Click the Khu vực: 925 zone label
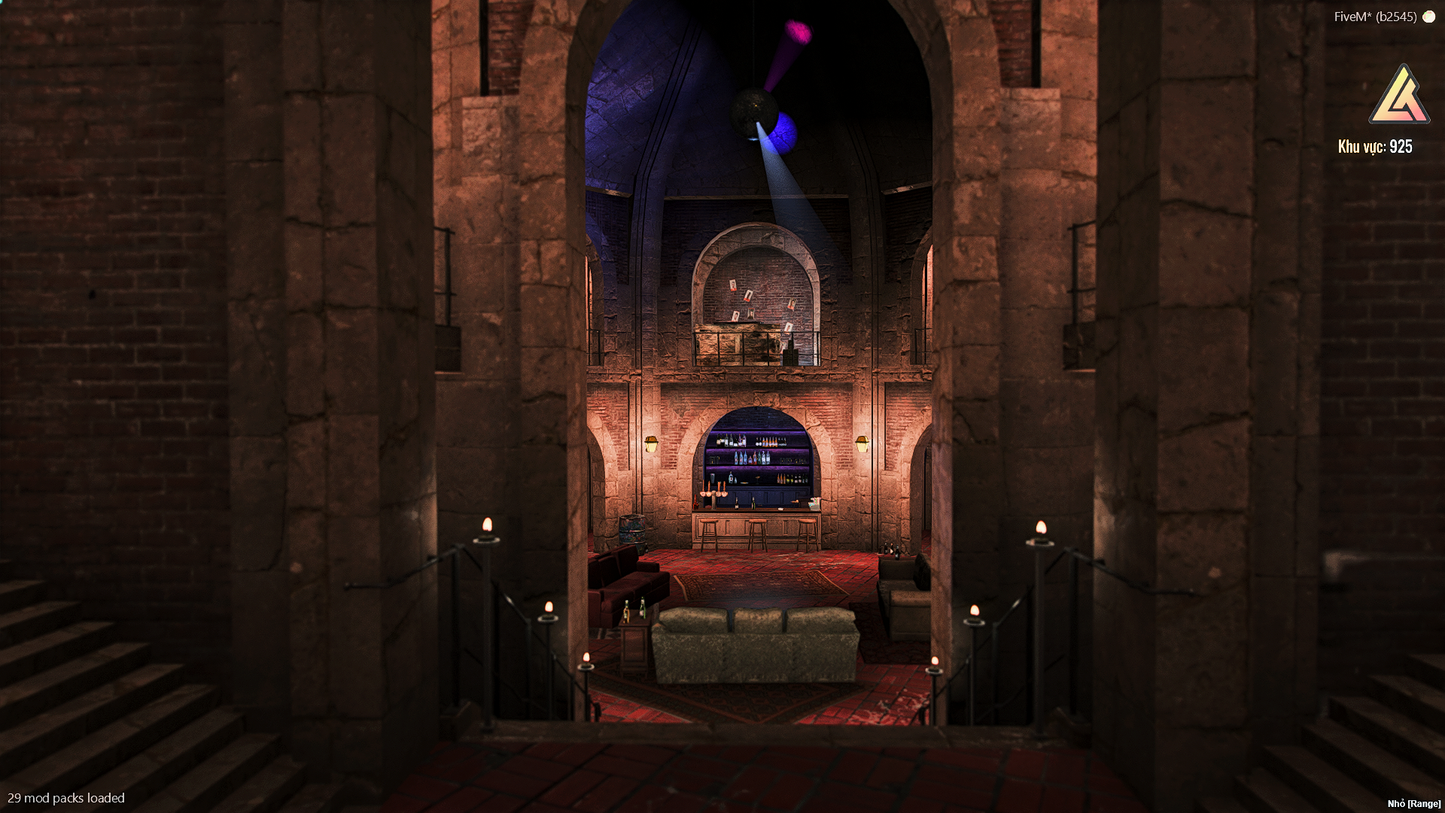 click(1375, 146)
